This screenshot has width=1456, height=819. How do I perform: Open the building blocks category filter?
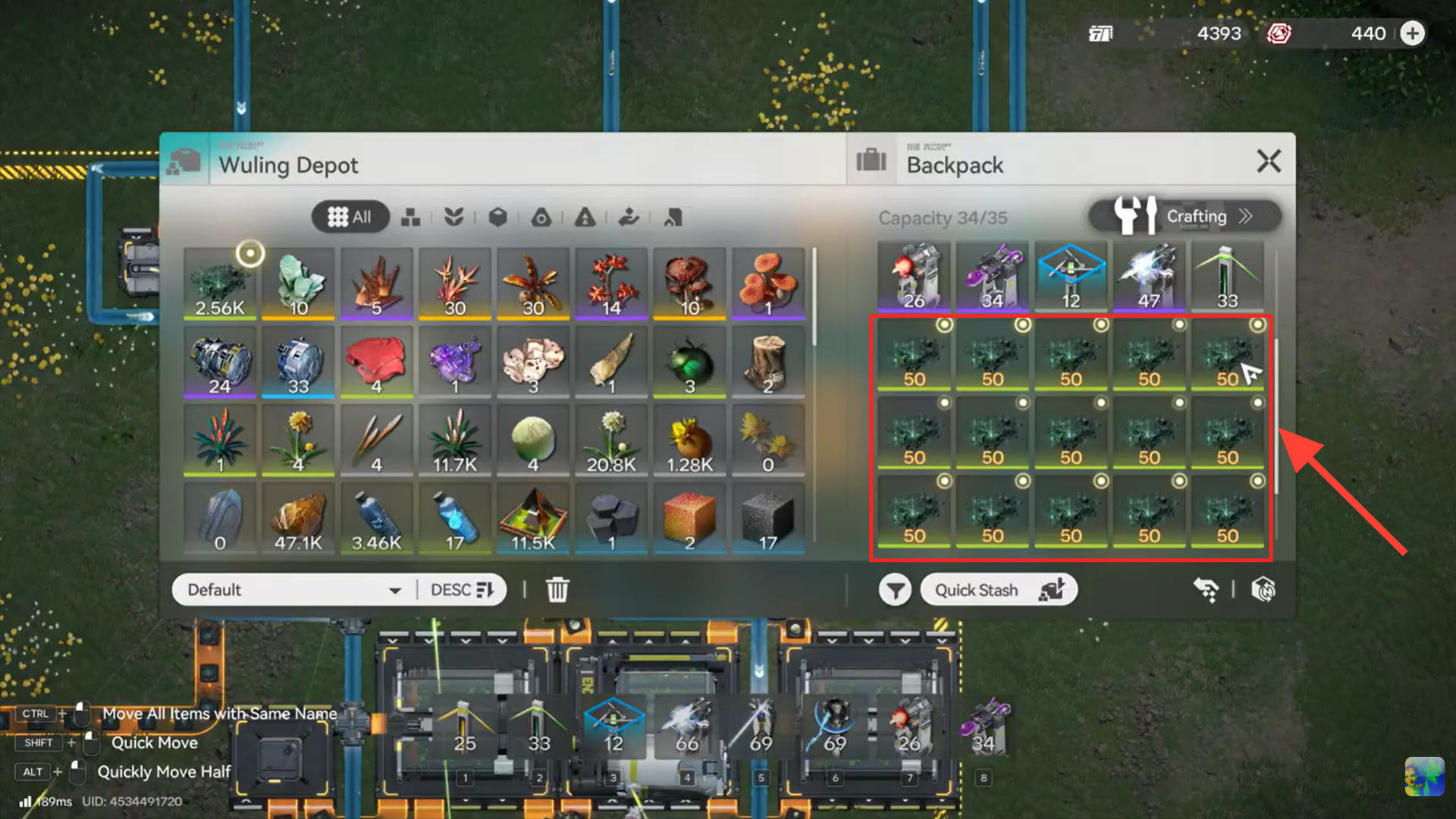411,218
